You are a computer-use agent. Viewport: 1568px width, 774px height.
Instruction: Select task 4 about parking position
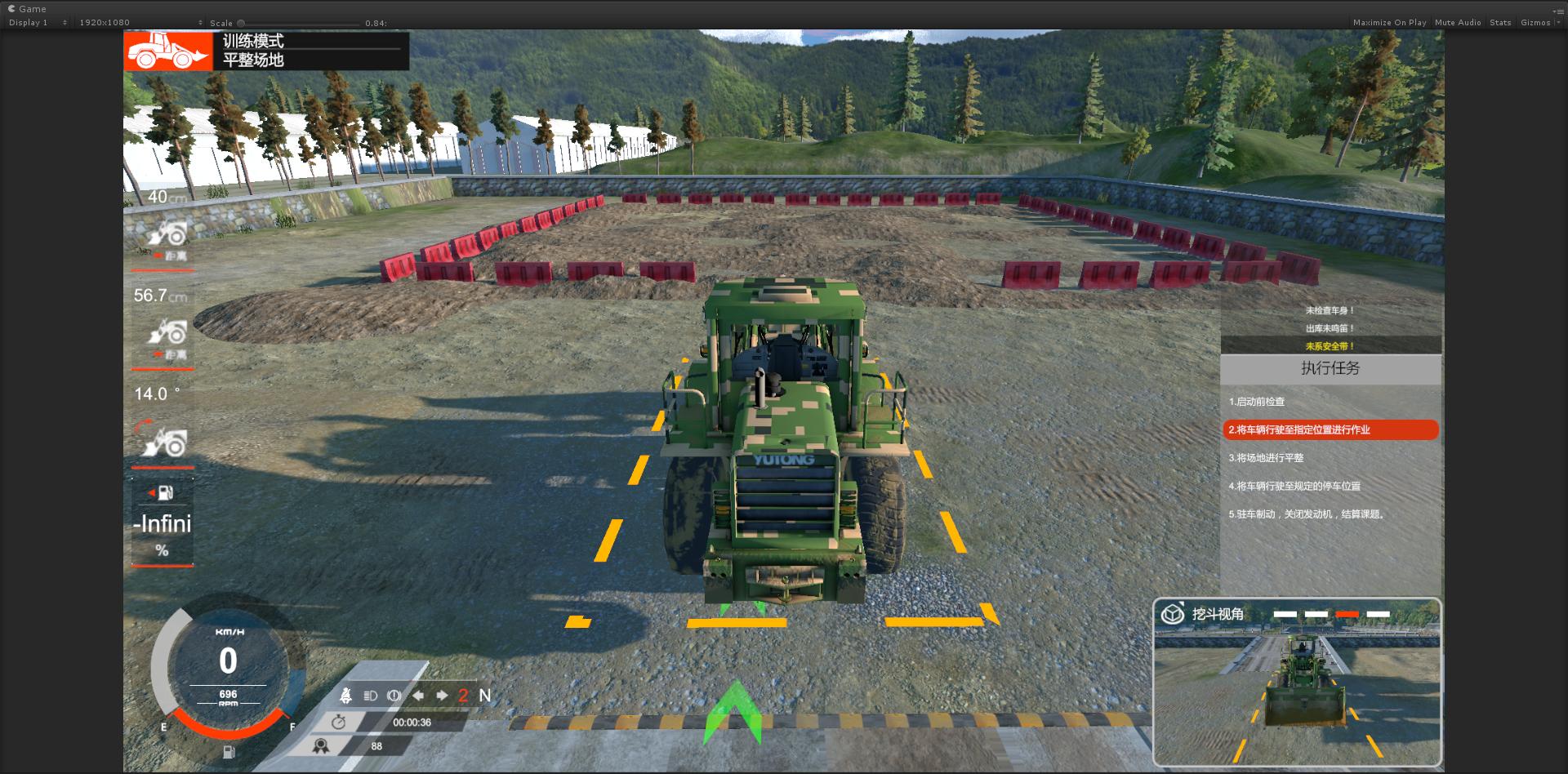pos(1294,486)
